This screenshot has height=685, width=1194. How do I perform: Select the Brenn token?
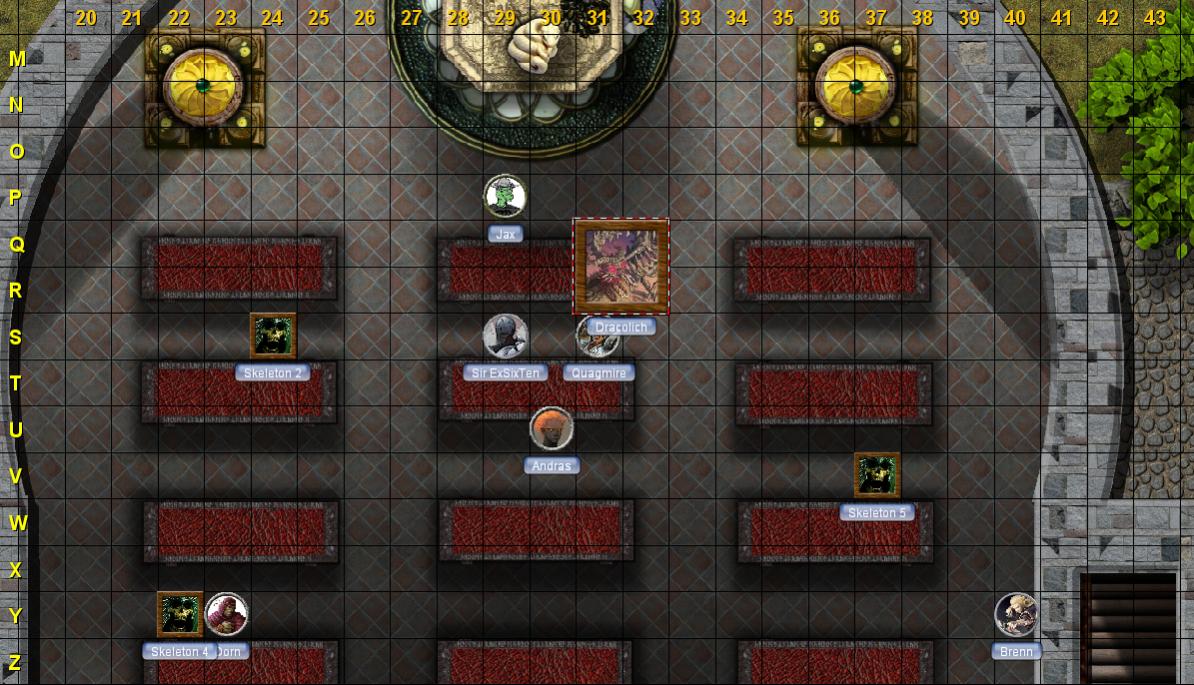coord(1016,614)
